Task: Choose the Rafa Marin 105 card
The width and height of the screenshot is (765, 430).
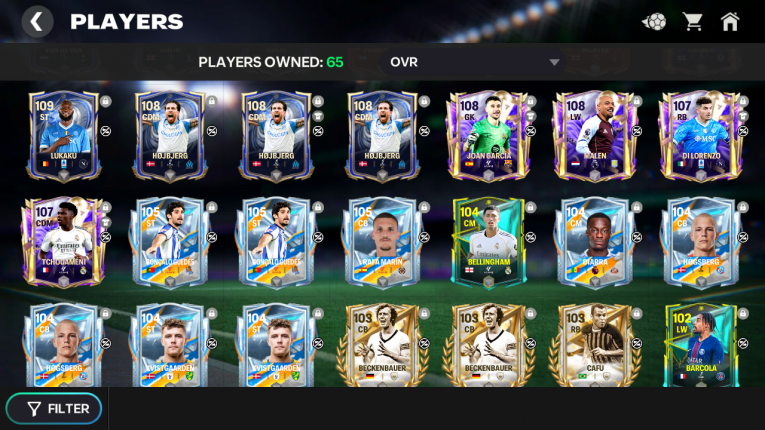Action: point(382,241)
